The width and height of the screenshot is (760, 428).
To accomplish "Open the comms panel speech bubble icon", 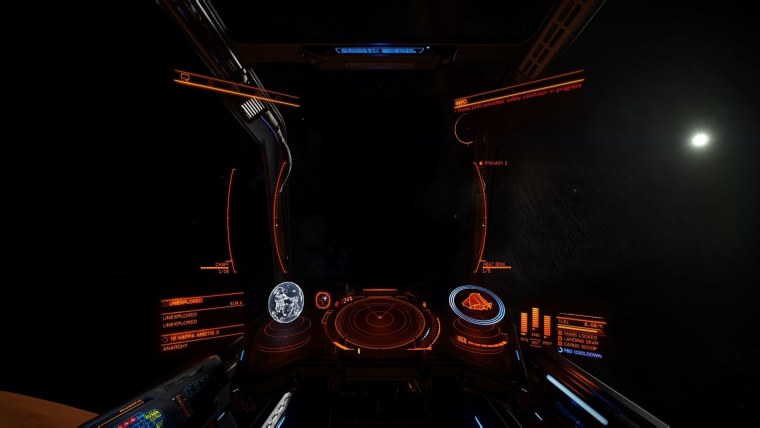I will pos(183,76).
